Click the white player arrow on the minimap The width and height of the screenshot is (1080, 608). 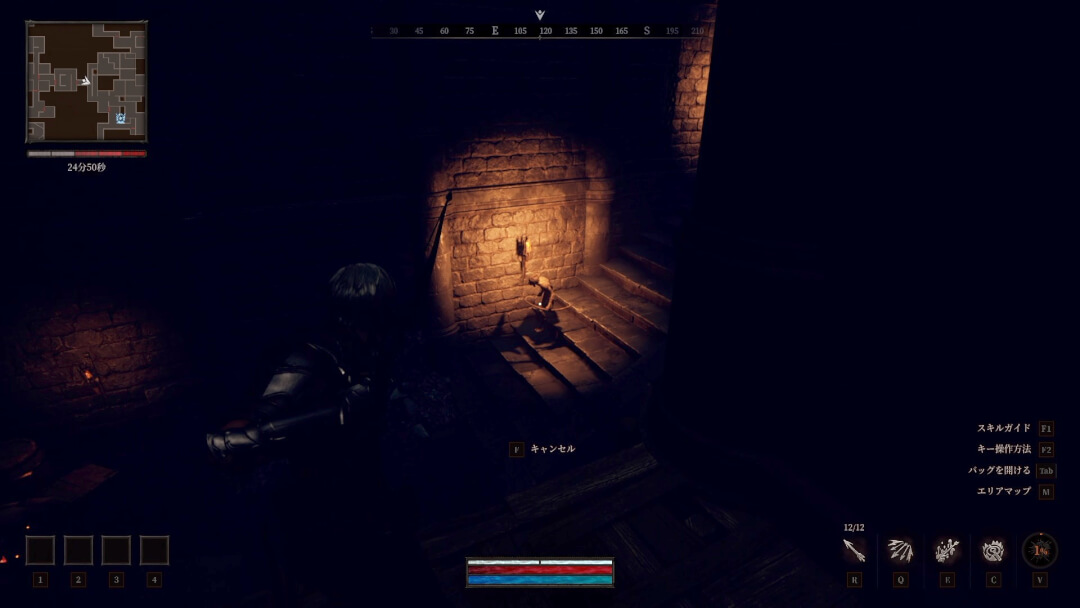point(86,81)
